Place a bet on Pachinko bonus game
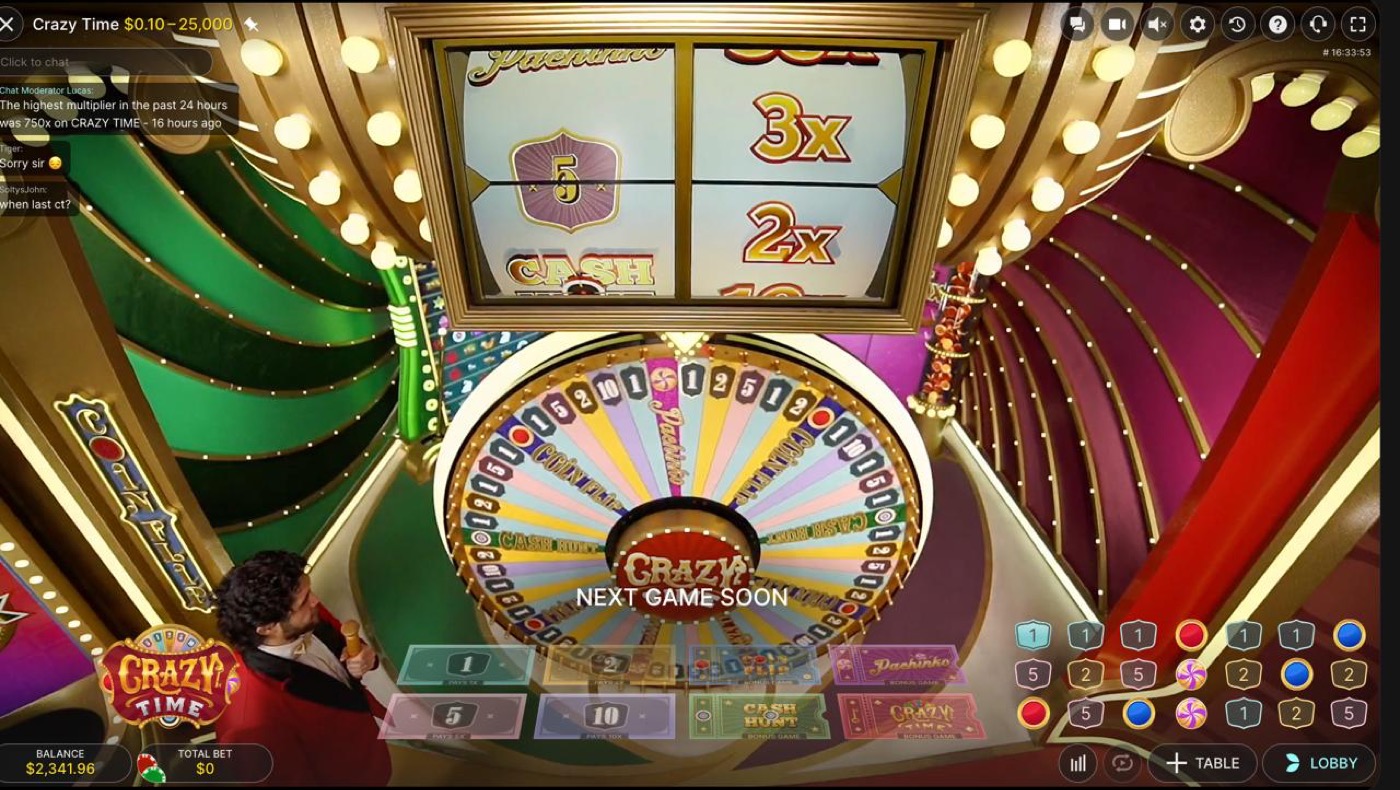This screenshot has width=1400, height=790. coord(895,662)
